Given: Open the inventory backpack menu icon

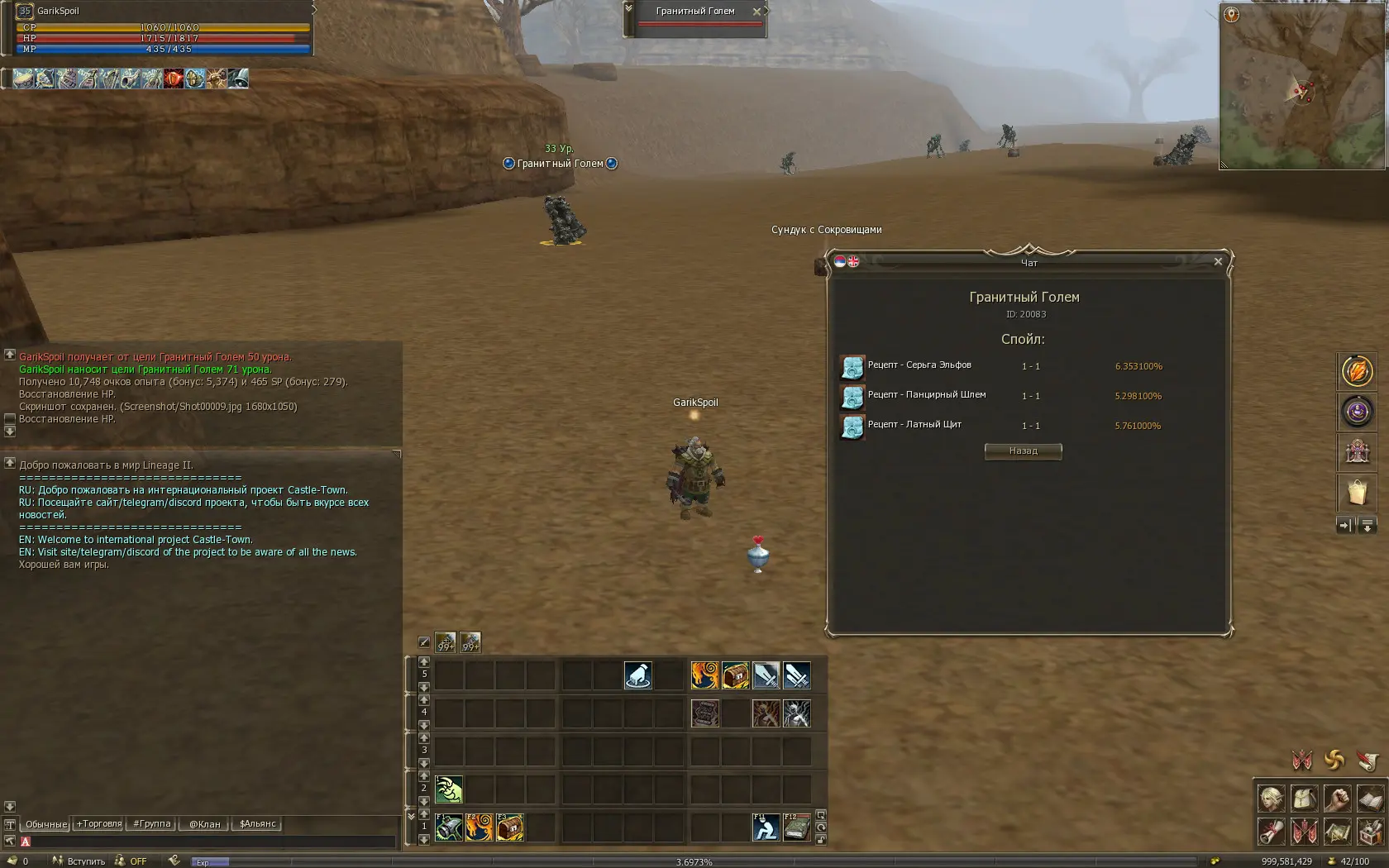Looking at the screenshot, I should point(1304,799).
